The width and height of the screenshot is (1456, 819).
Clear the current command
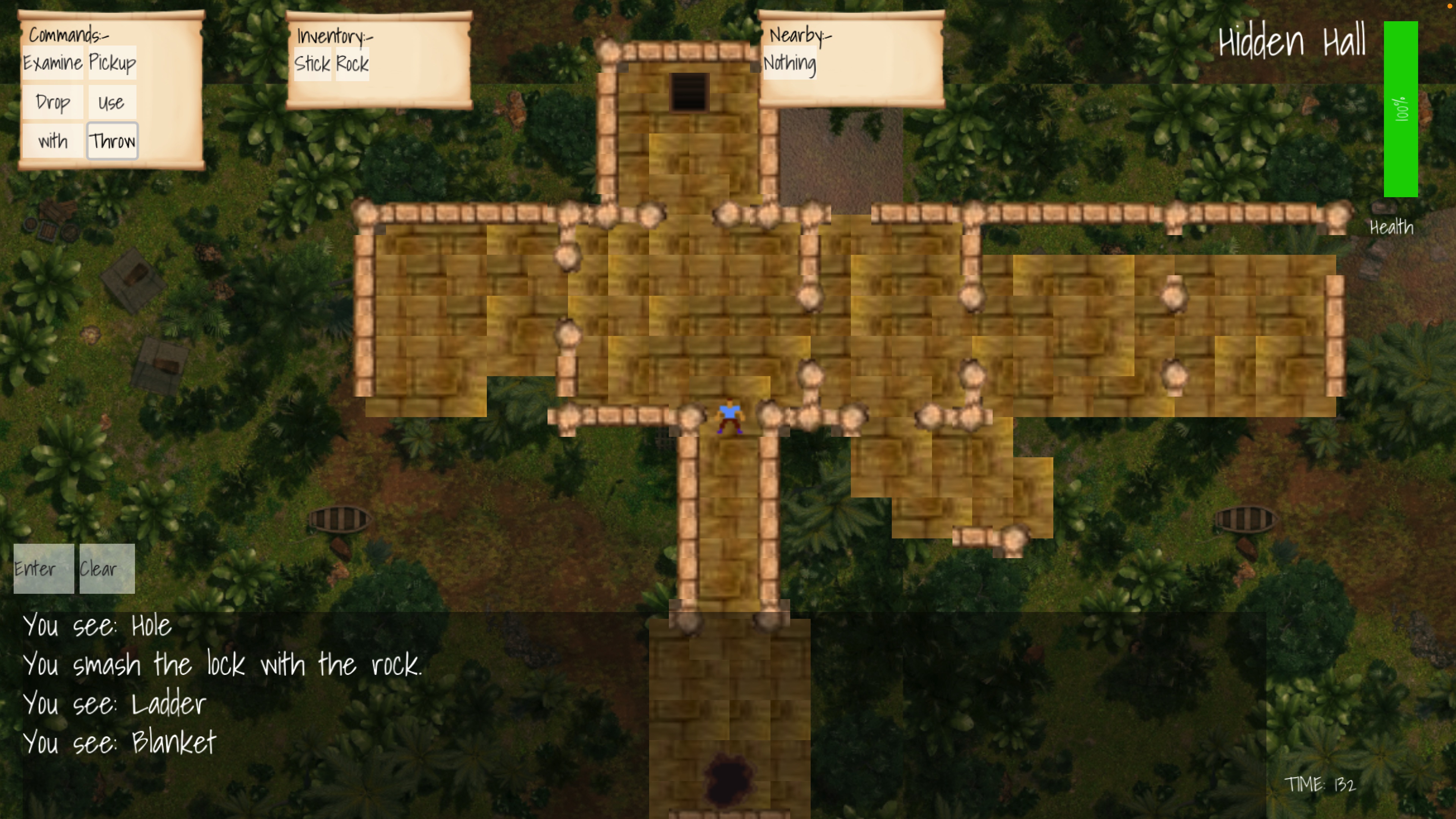pyautogui.click(x=107, y=569)
